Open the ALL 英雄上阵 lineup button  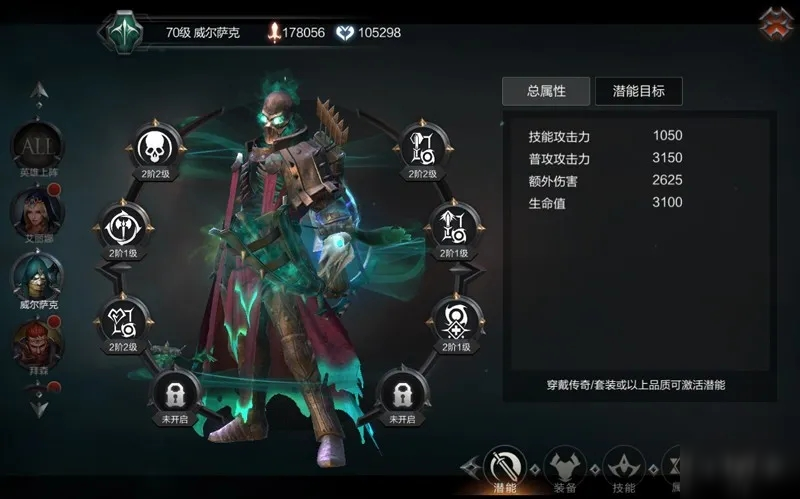click(x=37, y=147)
